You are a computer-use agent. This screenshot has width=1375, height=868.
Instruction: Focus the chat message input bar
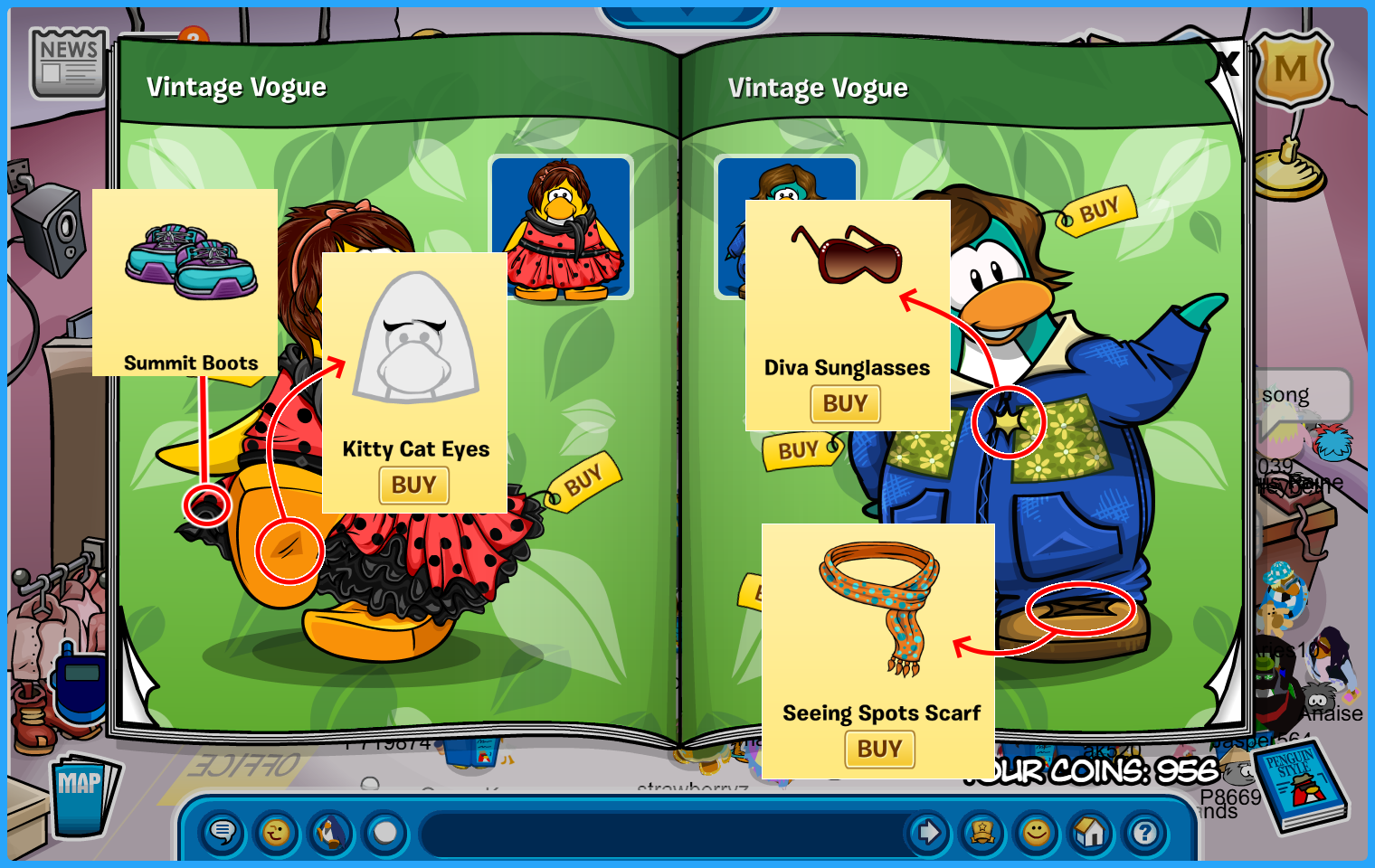660,833
